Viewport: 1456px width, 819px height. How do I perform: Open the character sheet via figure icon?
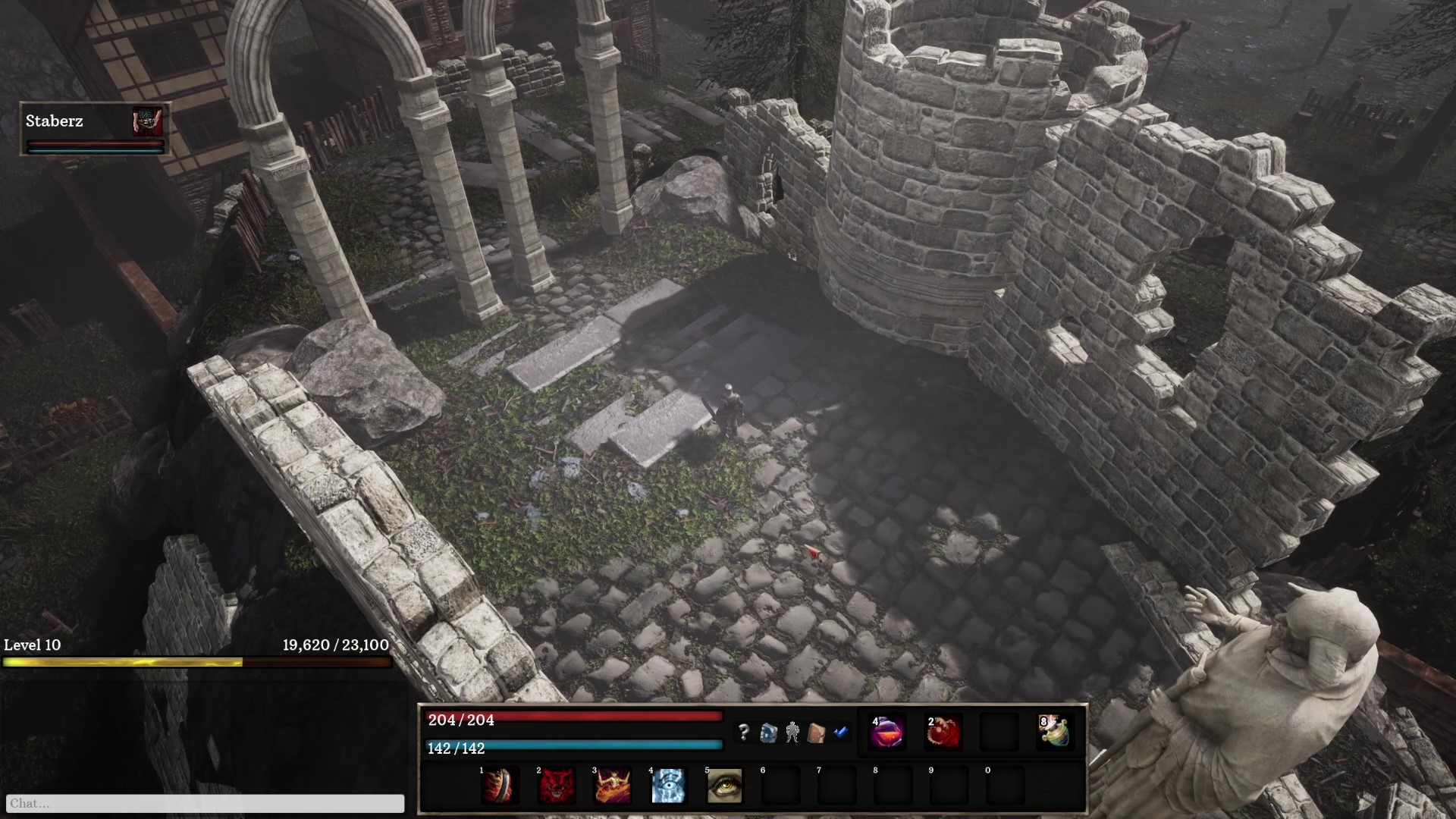tap(793, 732)
